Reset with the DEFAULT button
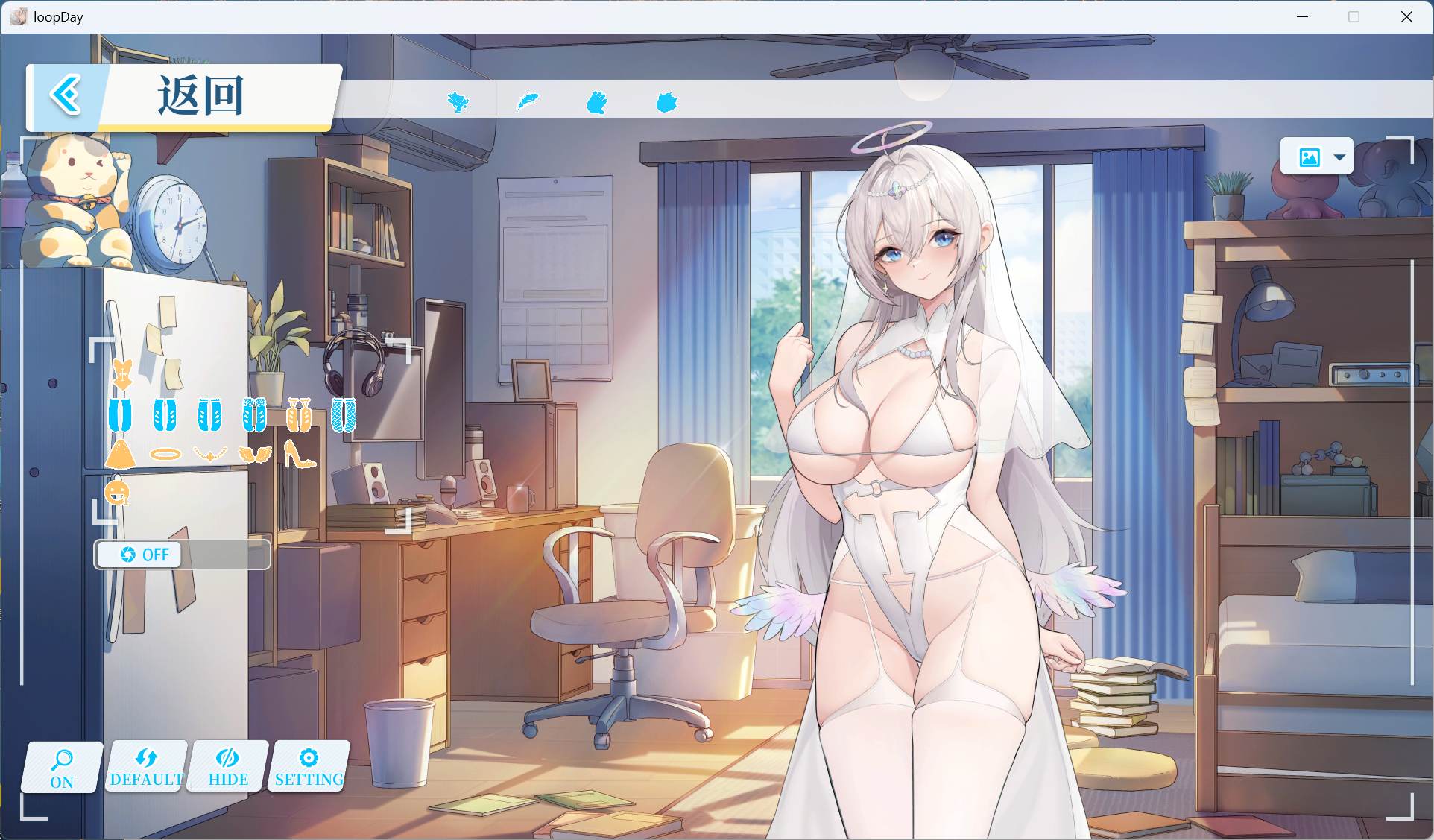Image resolution: width=1434 pixels, height=840 pixels. coord(146,768)
